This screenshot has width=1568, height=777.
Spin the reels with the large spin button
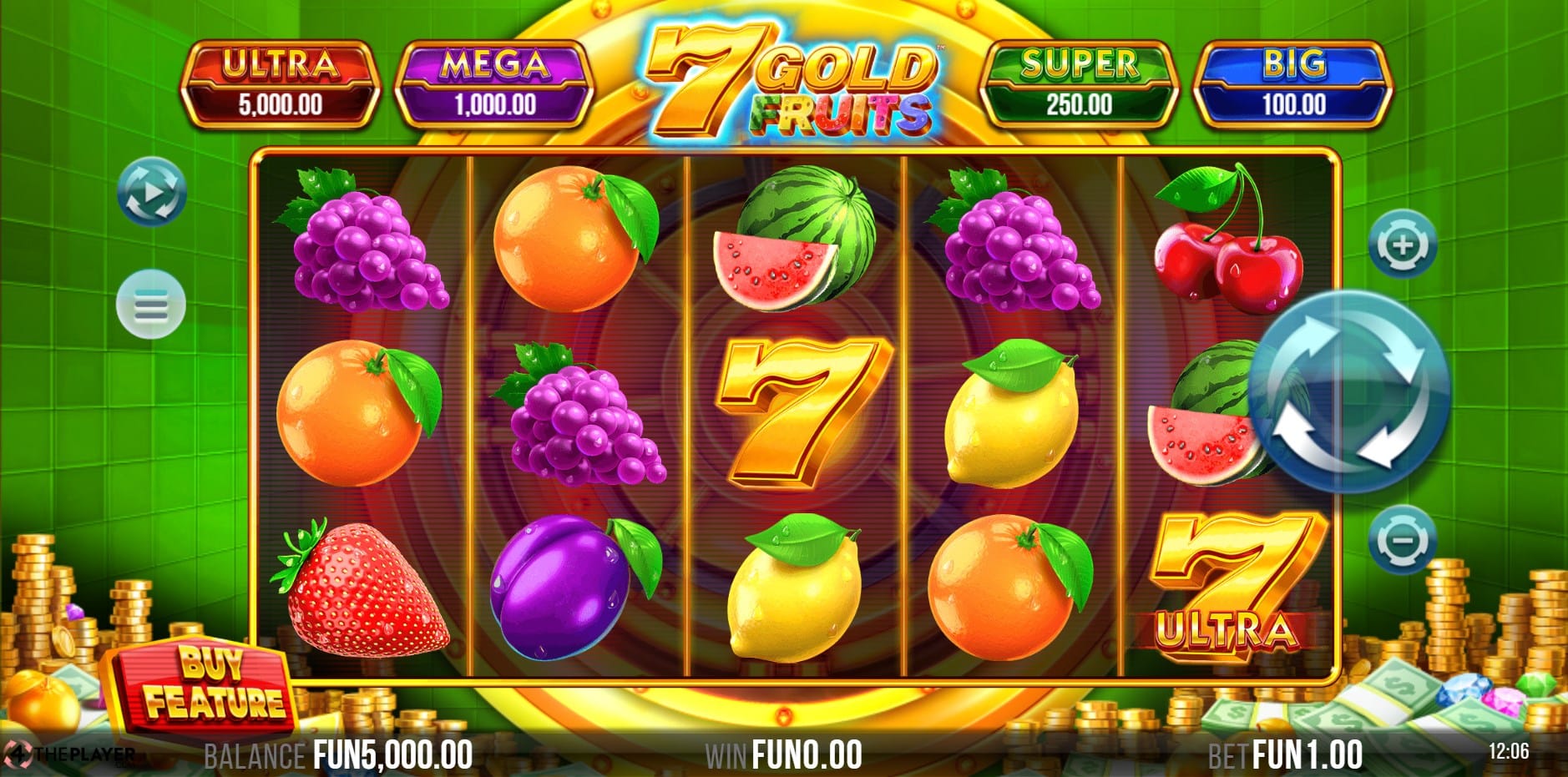coord(1348,391)
